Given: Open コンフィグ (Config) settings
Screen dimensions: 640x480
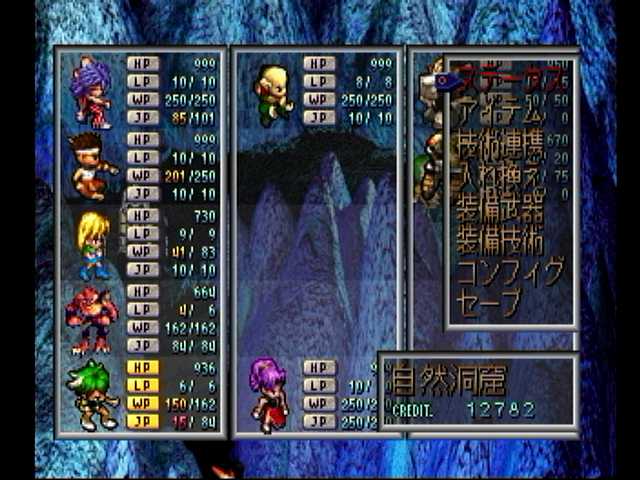Looking at the screenshot, I should [x=510, y=271].
